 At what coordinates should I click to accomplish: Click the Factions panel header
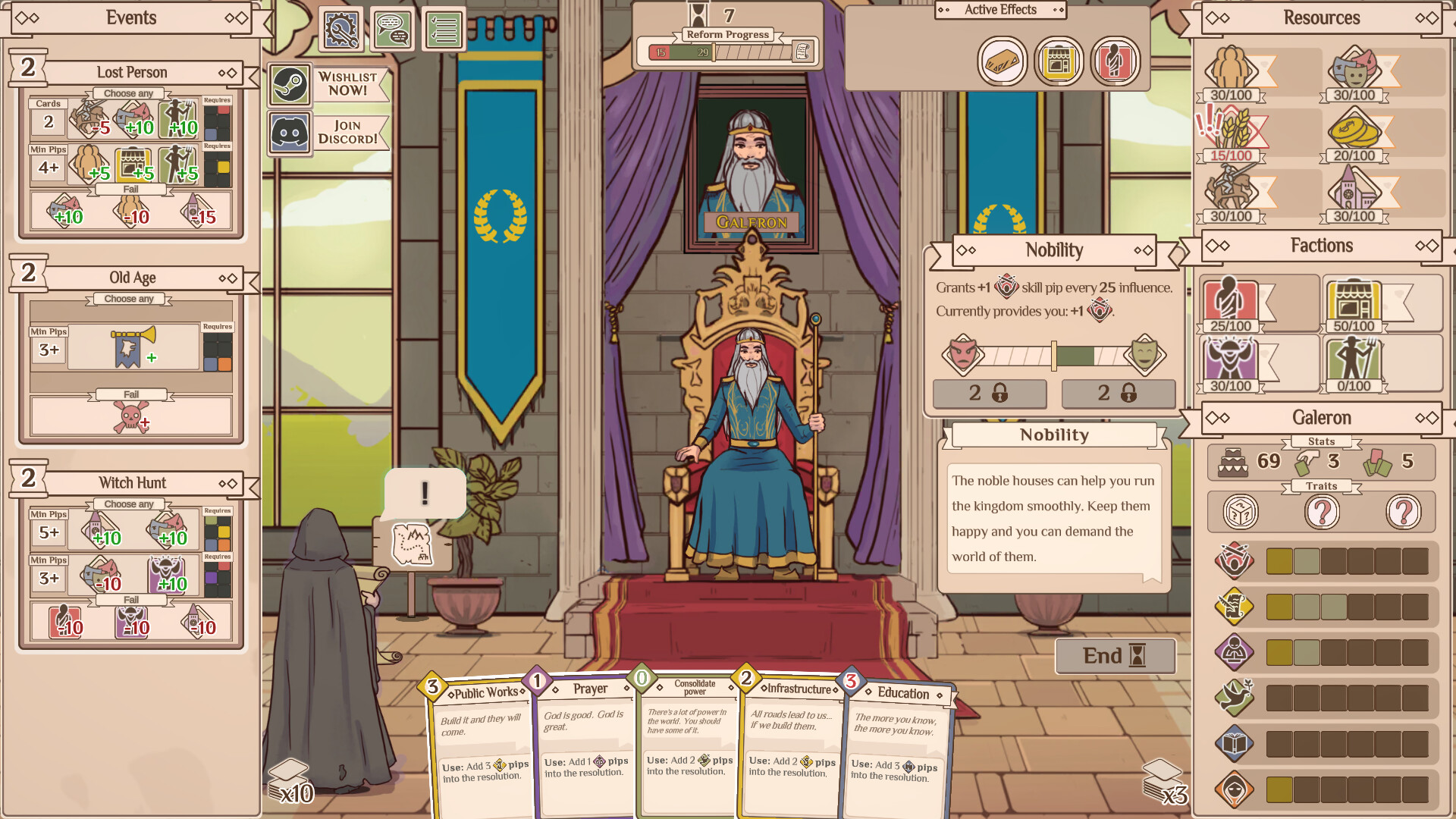point(1322,246)
